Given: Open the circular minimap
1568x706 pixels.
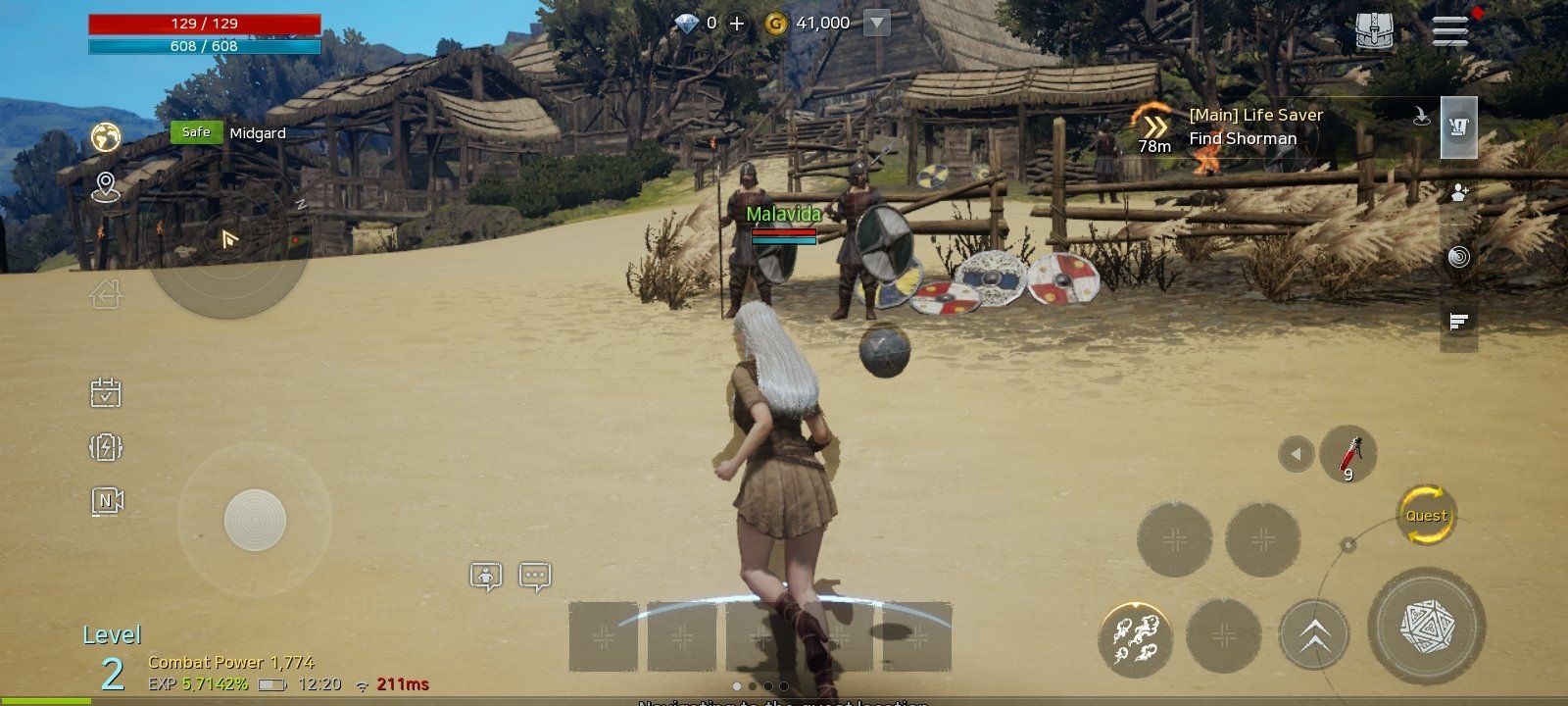Looking at the screenshot, I should [x=228, y=238].
